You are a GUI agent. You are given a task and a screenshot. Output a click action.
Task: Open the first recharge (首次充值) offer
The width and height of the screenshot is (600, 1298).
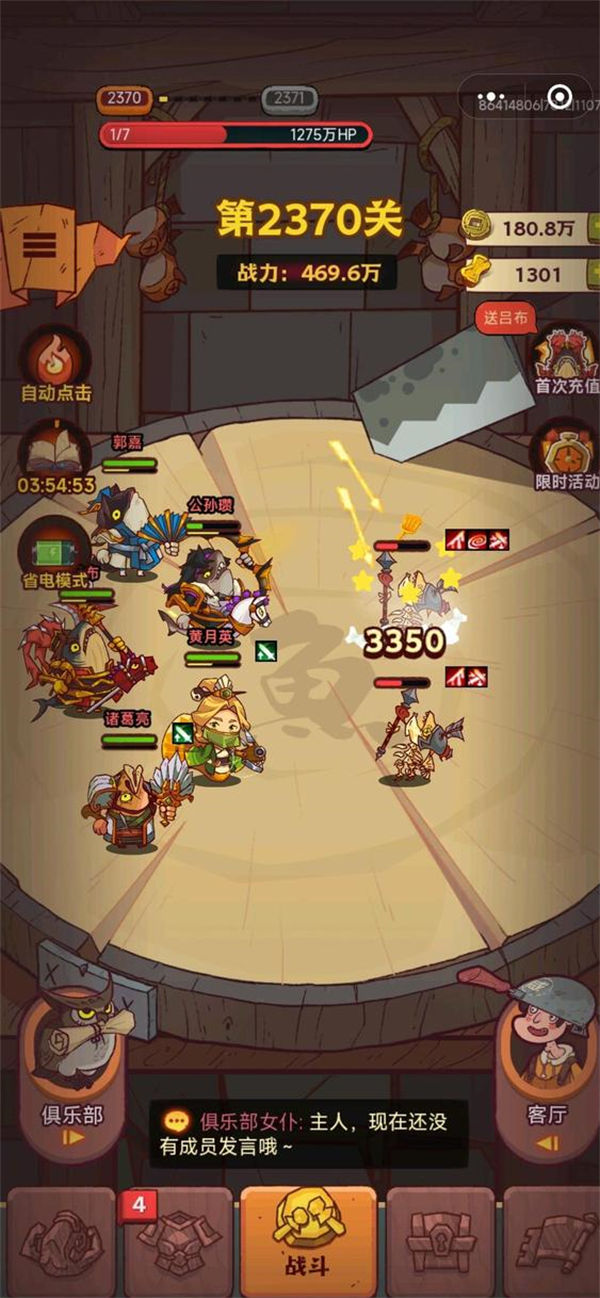[x=565, y=355]
